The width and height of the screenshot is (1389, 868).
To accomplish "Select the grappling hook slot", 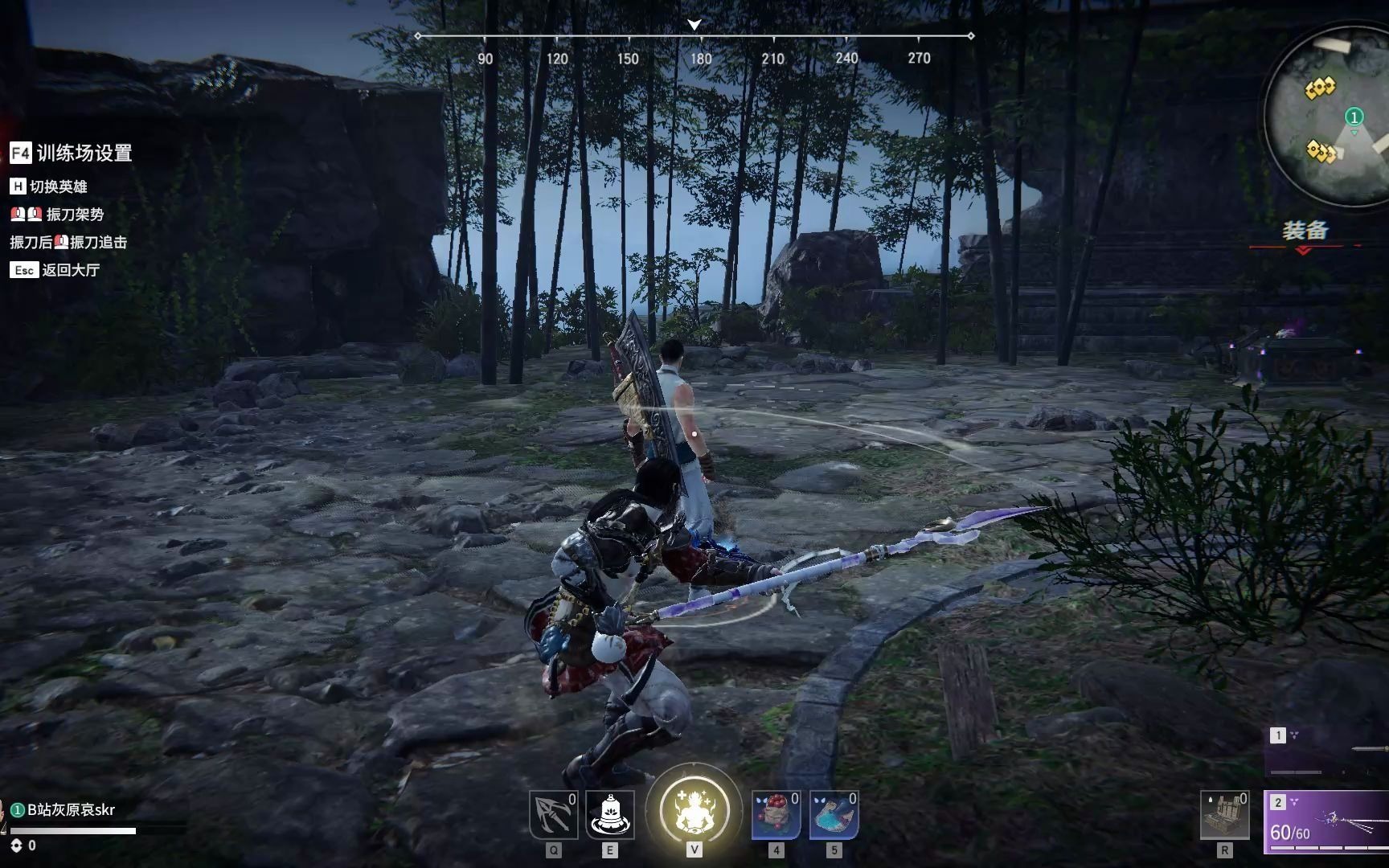I will pos(554,815).
